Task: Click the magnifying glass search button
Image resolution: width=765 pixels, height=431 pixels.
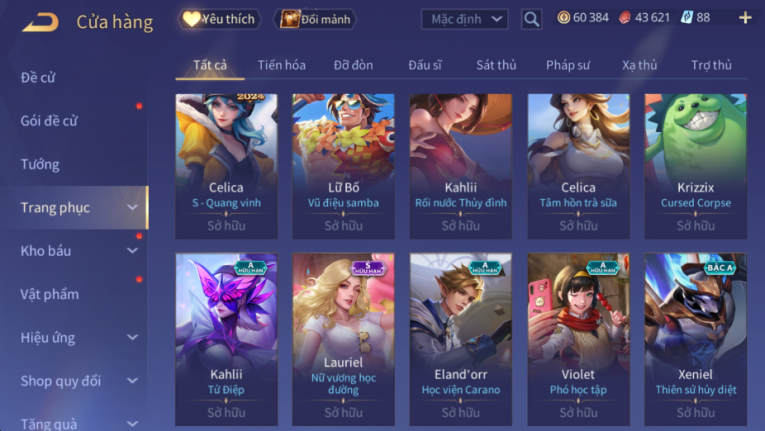Action: [x=531, y=19]
